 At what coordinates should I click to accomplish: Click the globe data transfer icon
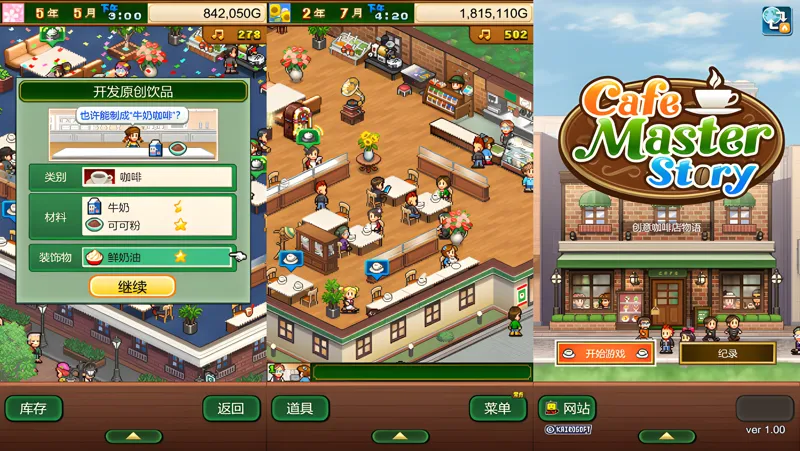(776, 21)
